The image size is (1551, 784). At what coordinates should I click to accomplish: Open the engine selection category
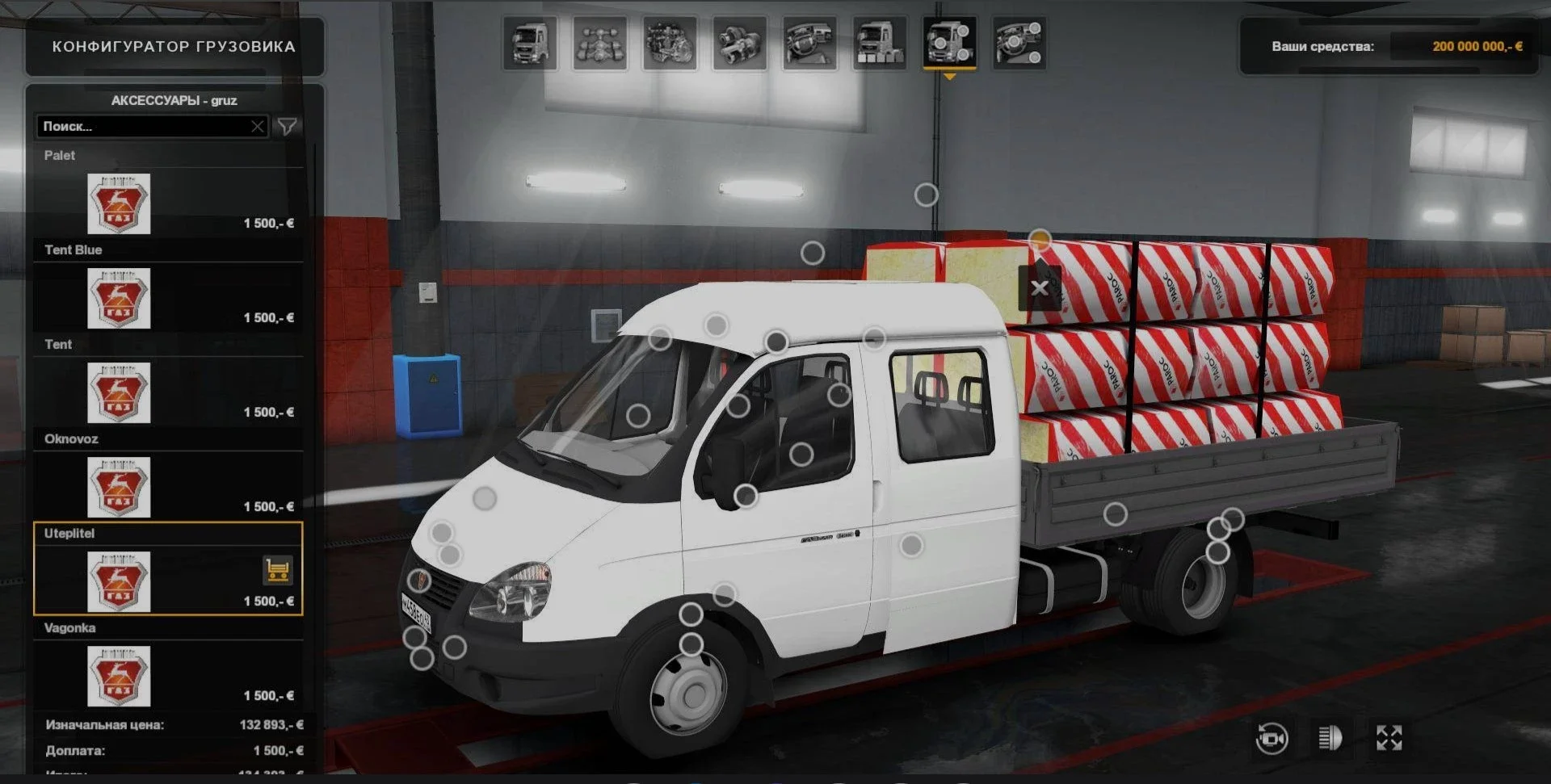coord(671,43)
